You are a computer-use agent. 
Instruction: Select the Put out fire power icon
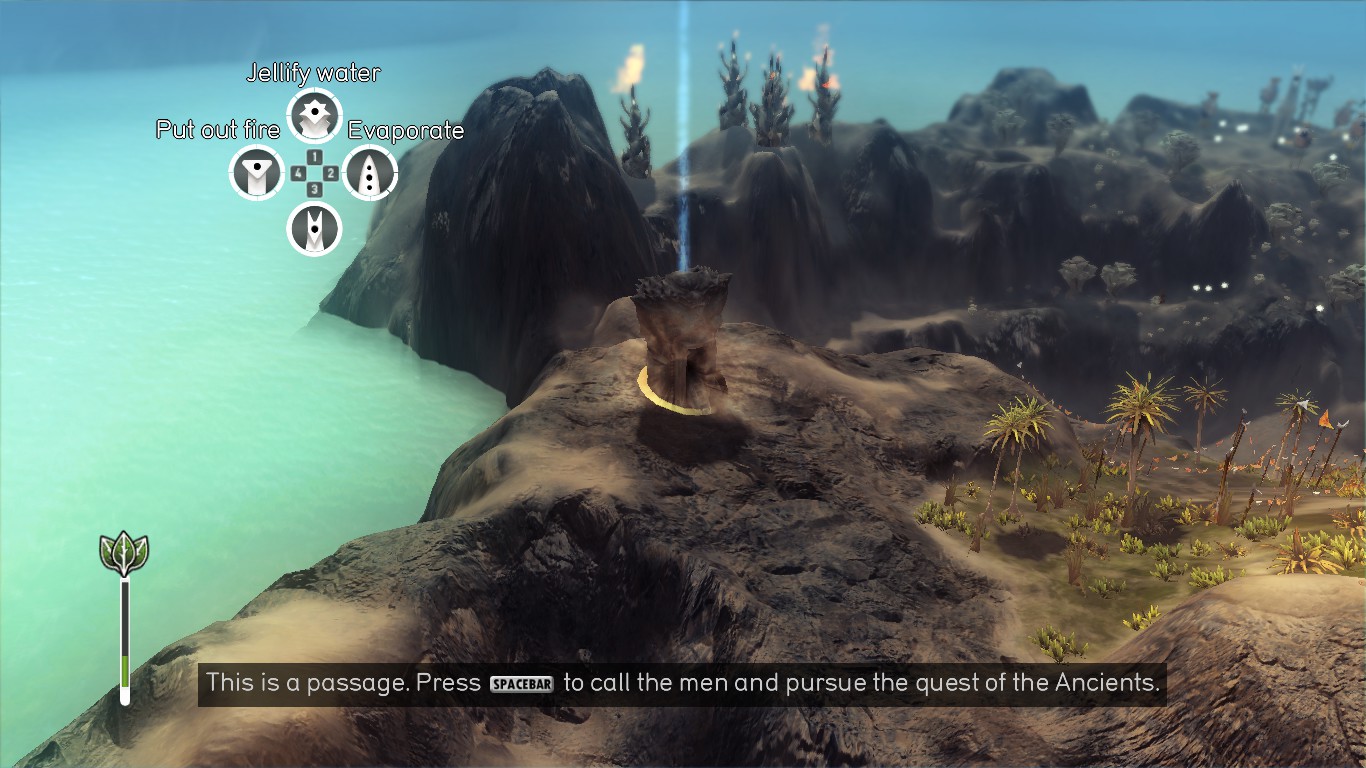coord(258,173)
